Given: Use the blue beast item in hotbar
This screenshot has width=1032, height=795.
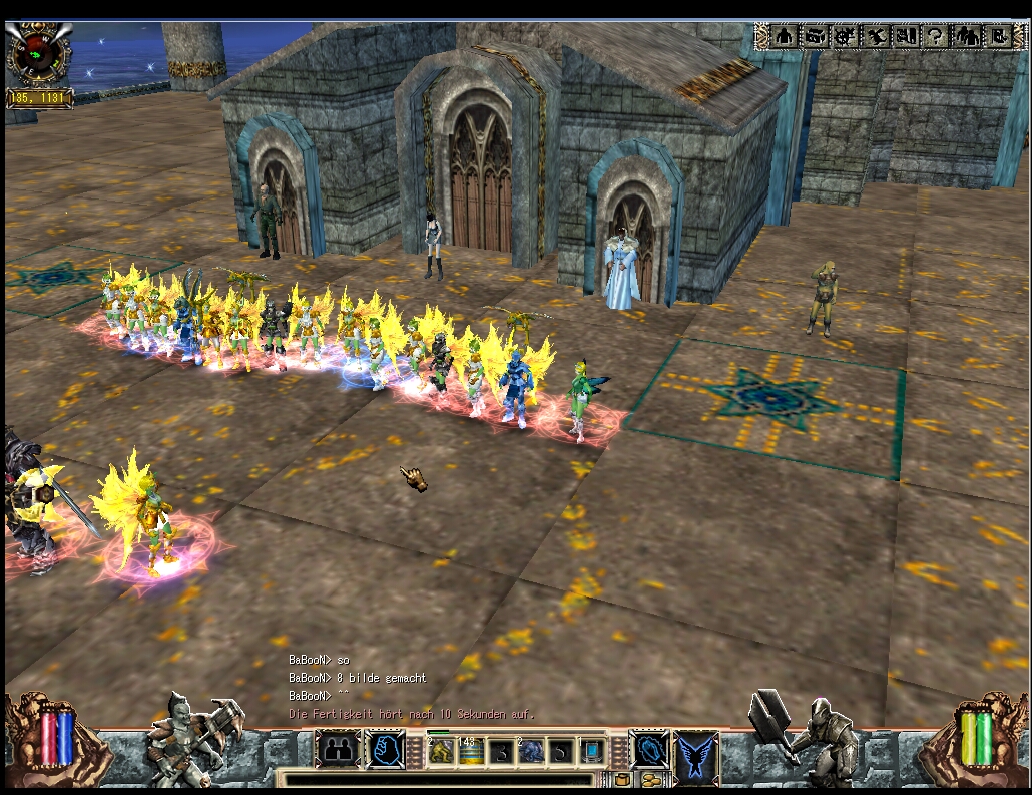Looking at the screenshot, I should 532,751.
